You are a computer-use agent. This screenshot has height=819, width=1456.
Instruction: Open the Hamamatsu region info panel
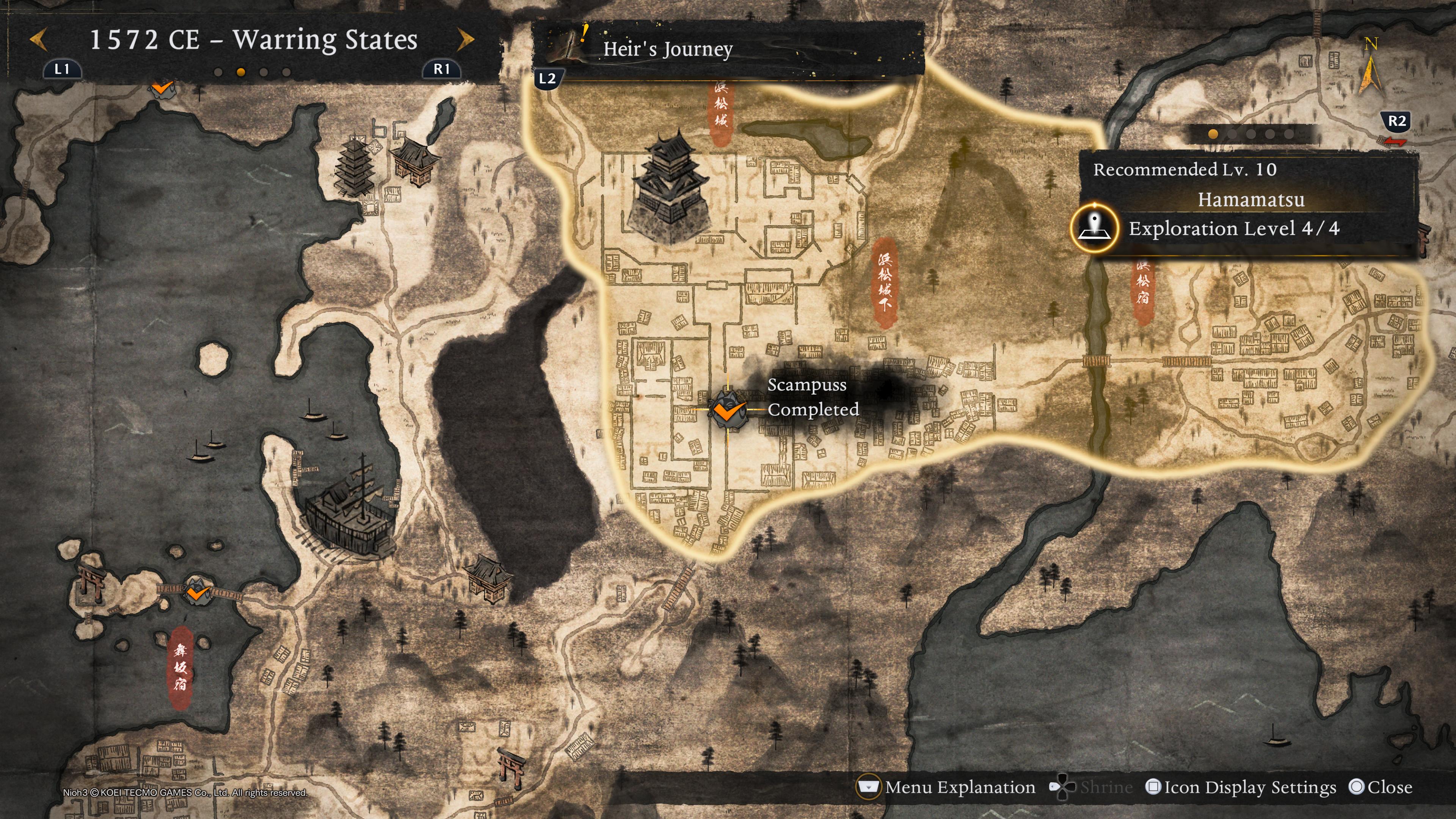(x=1250, y=199)
